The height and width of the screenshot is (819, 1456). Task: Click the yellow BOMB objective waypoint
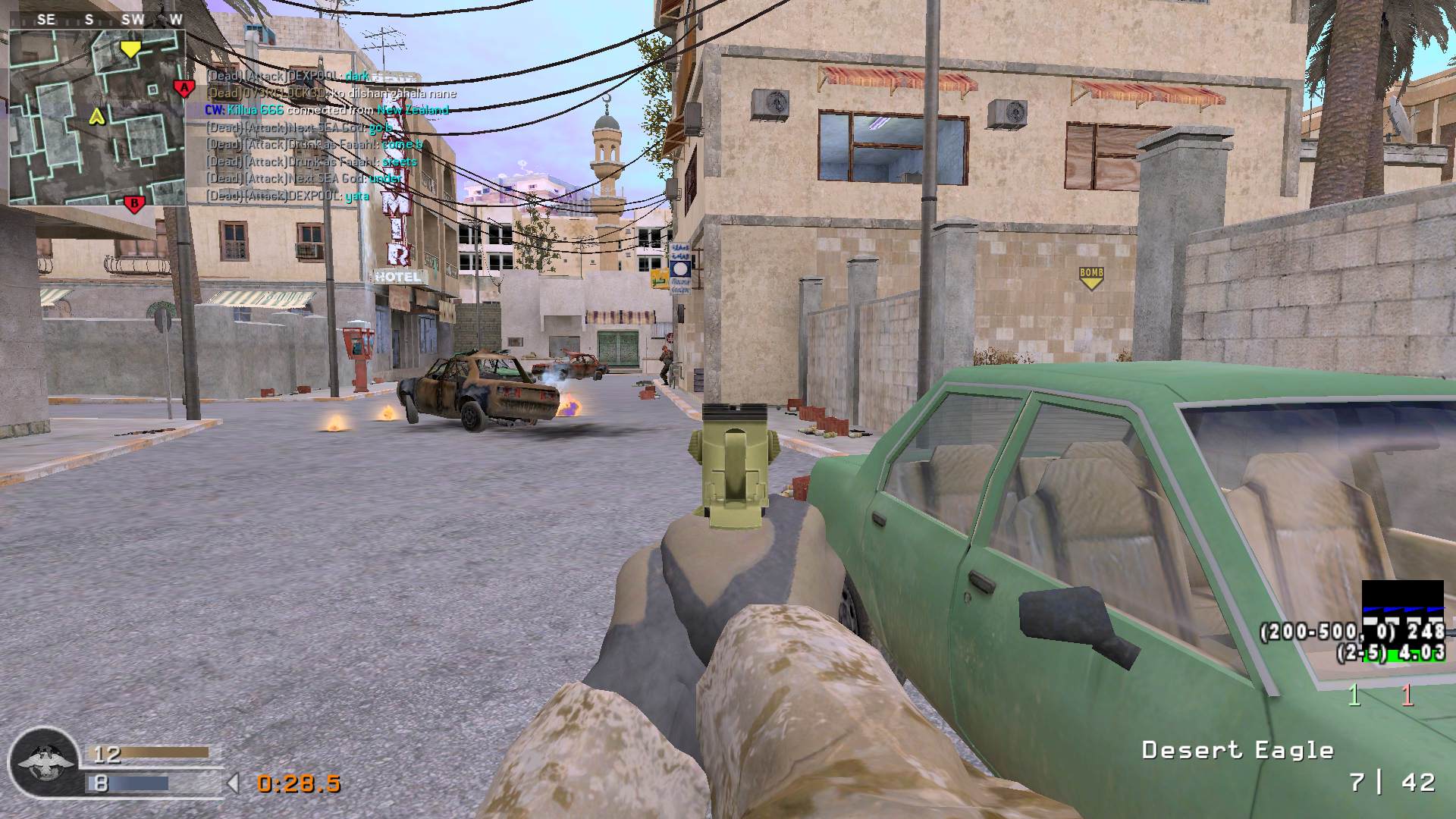pos(1090,278)
